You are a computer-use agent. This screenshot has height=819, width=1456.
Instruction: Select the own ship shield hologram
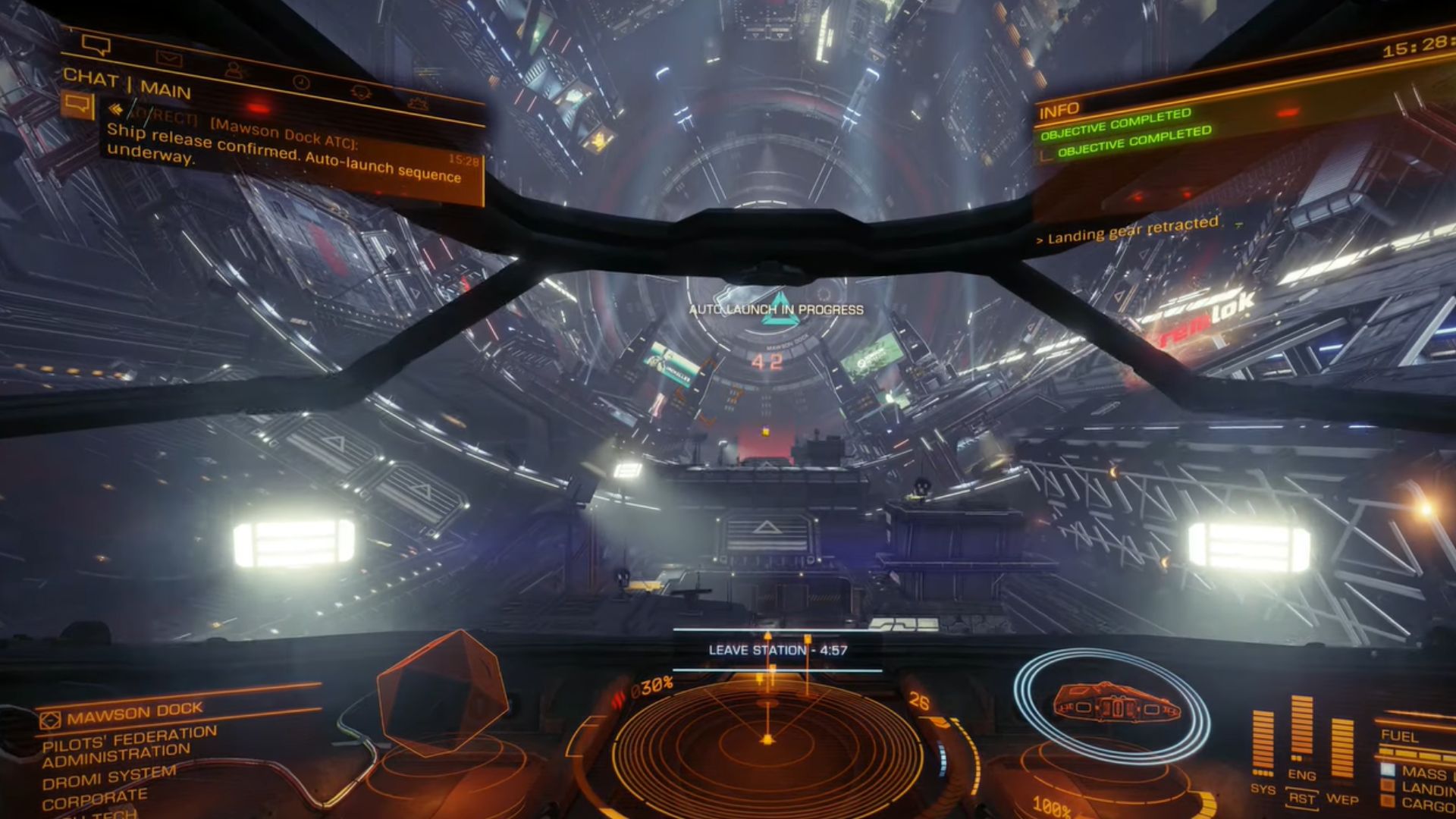(1111, 705)
